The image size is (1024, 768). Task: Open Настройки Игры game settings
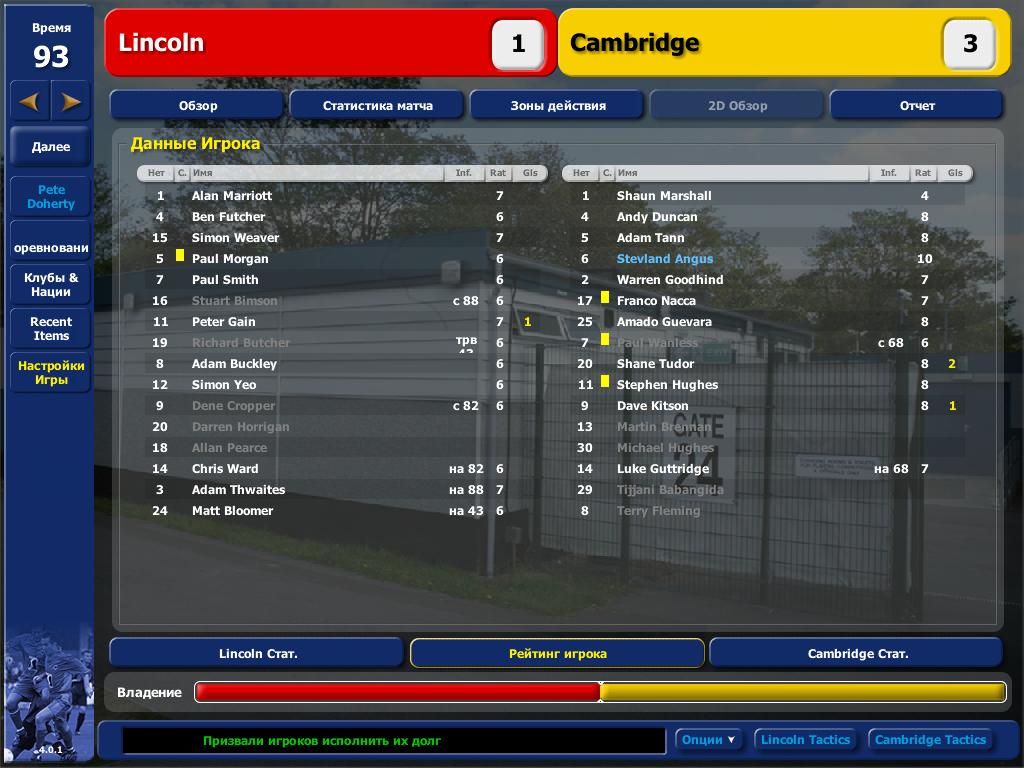point(51,373)
